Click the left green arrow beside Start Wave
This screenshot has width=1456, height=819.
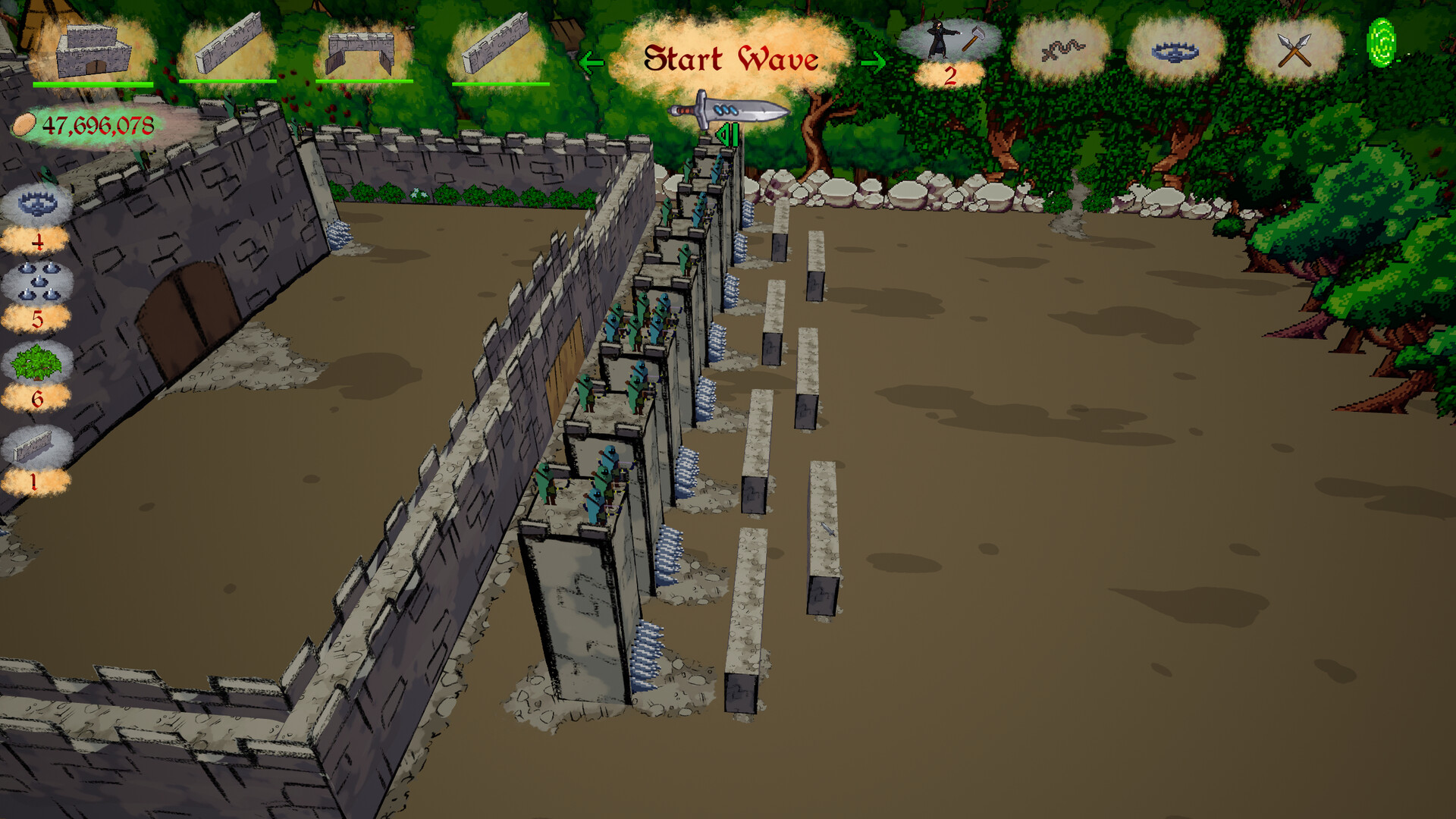[591, 61]
